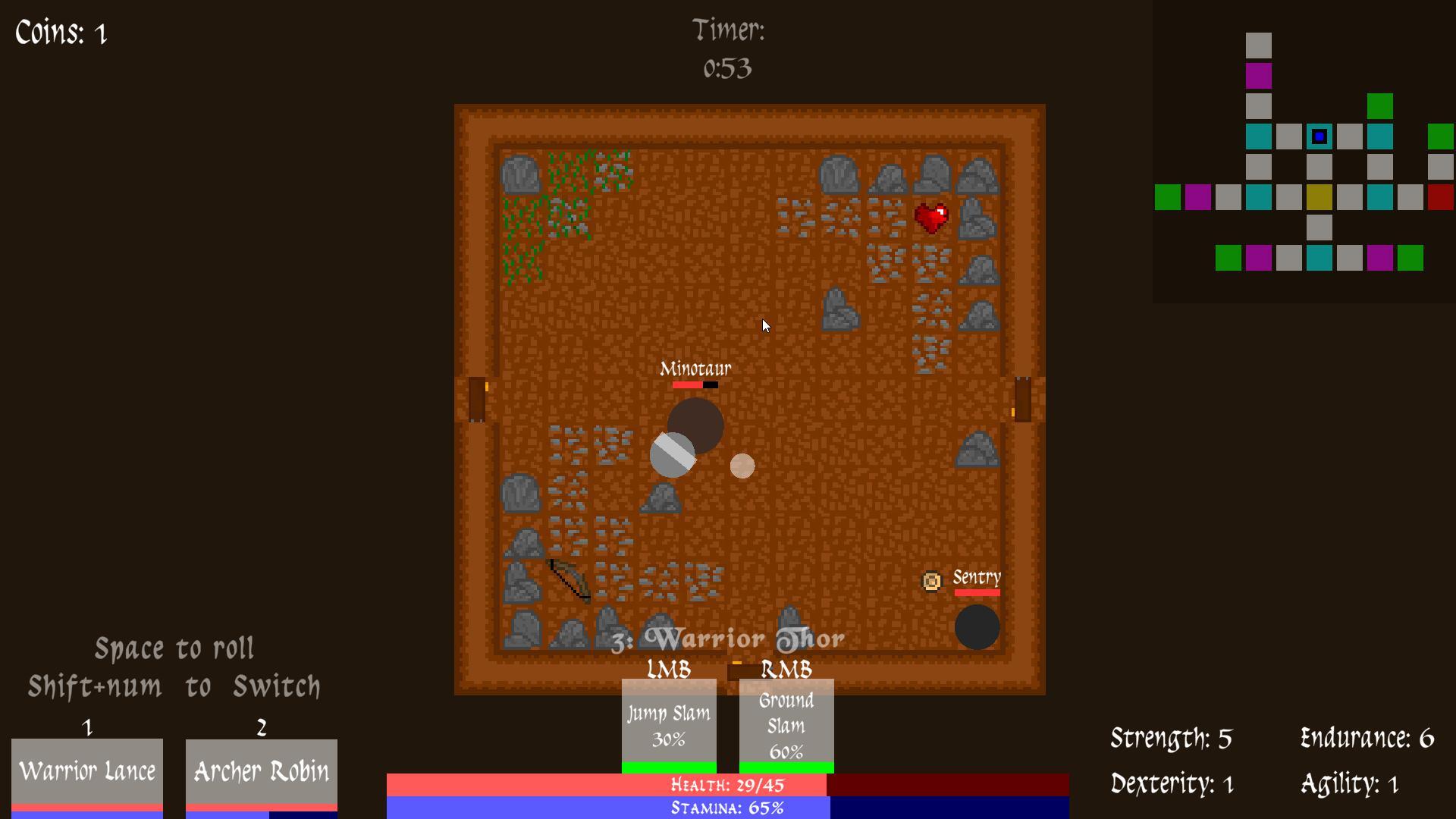
Task: Click the Strength stat text
Action: (x=1170, y=737)
